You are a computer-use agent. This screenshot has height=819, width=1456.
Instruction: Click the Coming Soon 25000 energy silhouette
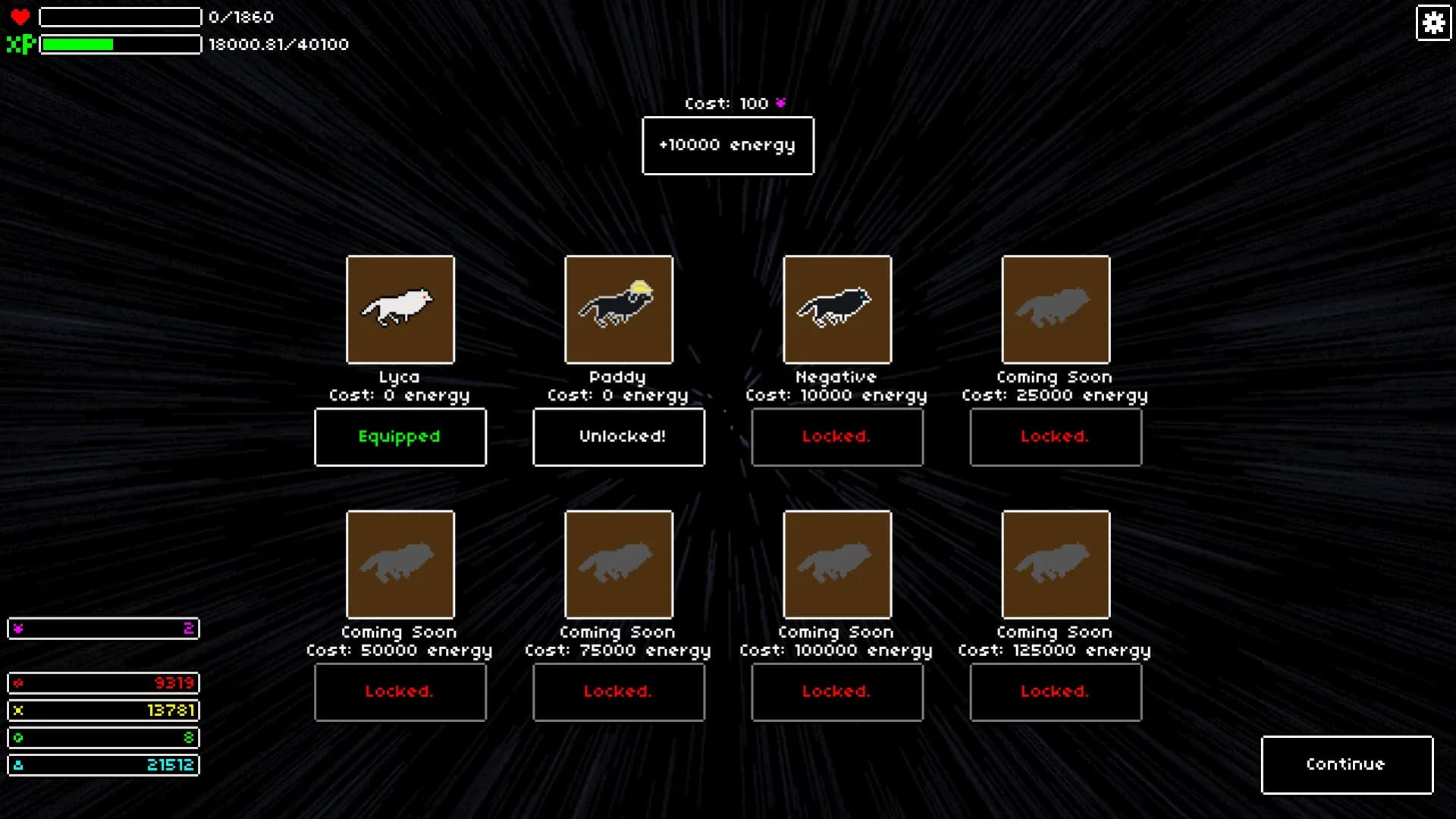coord(1056,309)
